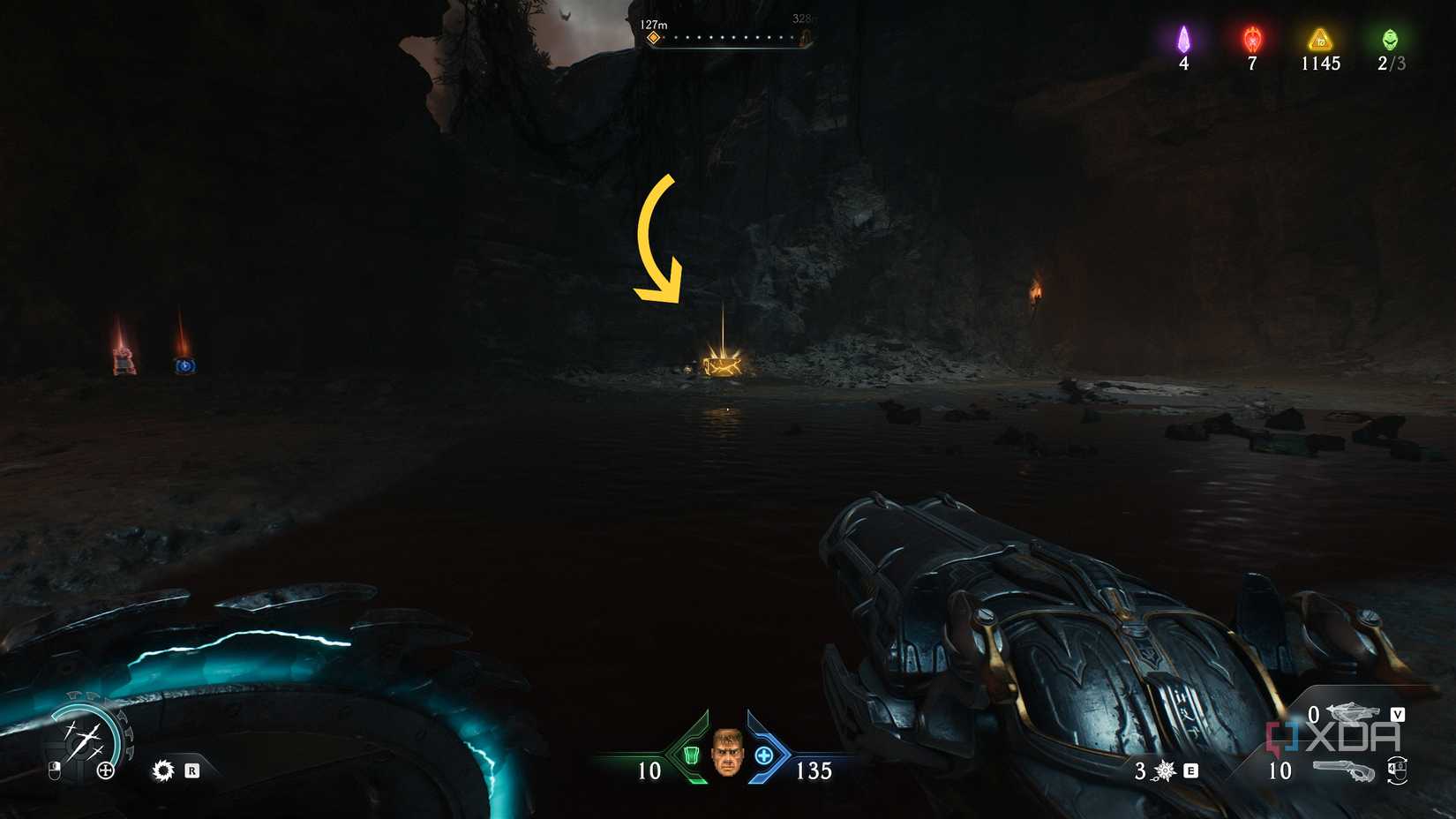Click the shield saw melee icon
This screenshot has height=819, width=1456.
point(163,770)
